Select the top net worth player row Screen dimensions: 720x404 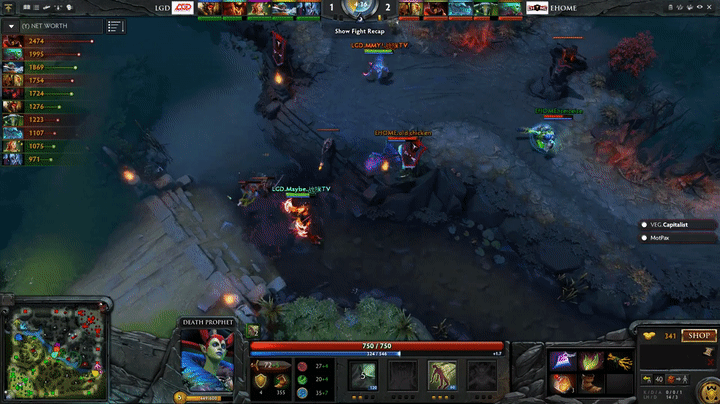pos(50,41)
